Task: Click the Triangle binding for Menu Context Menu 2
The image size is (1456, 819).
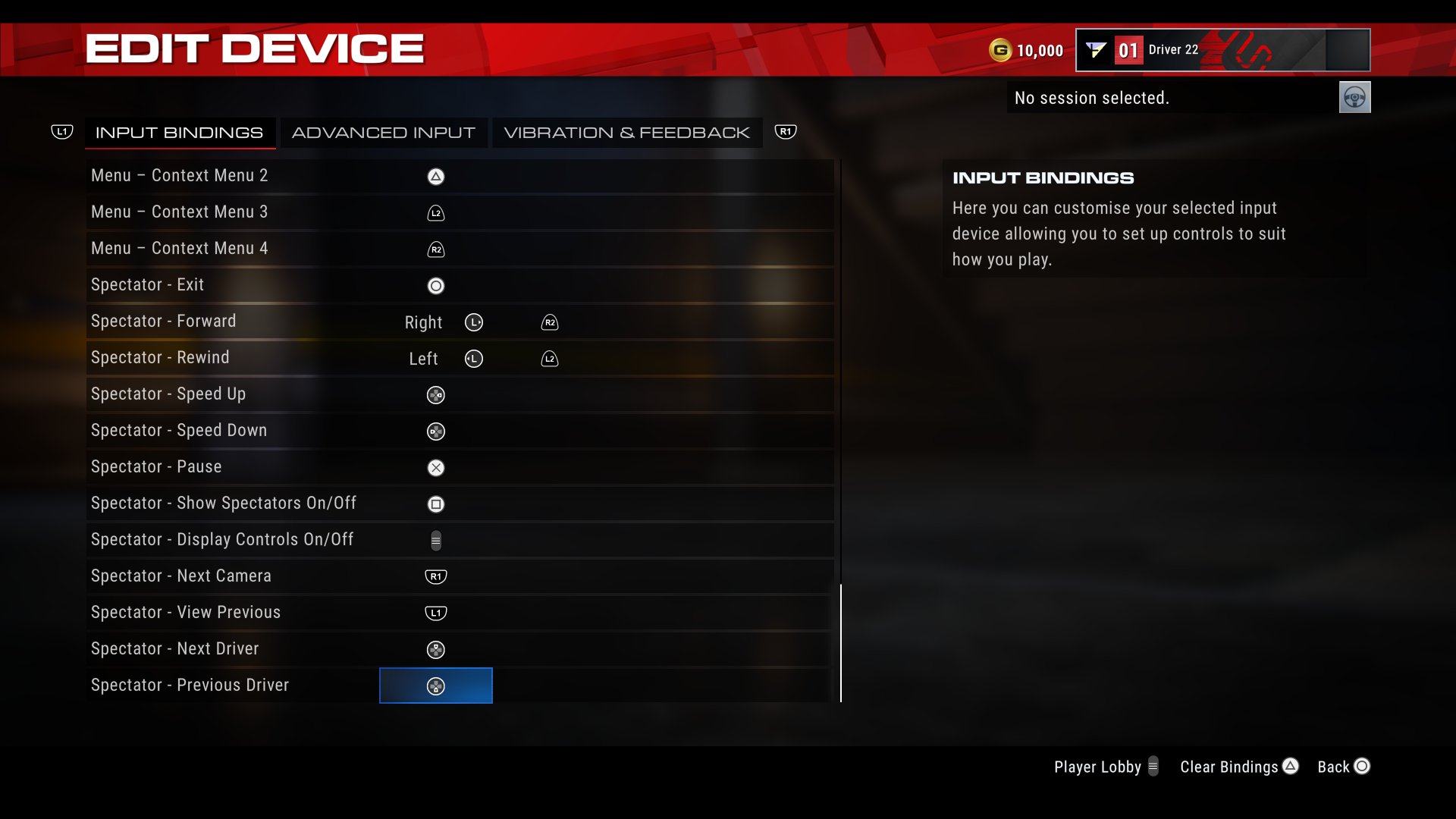Action: pos(436,176)
